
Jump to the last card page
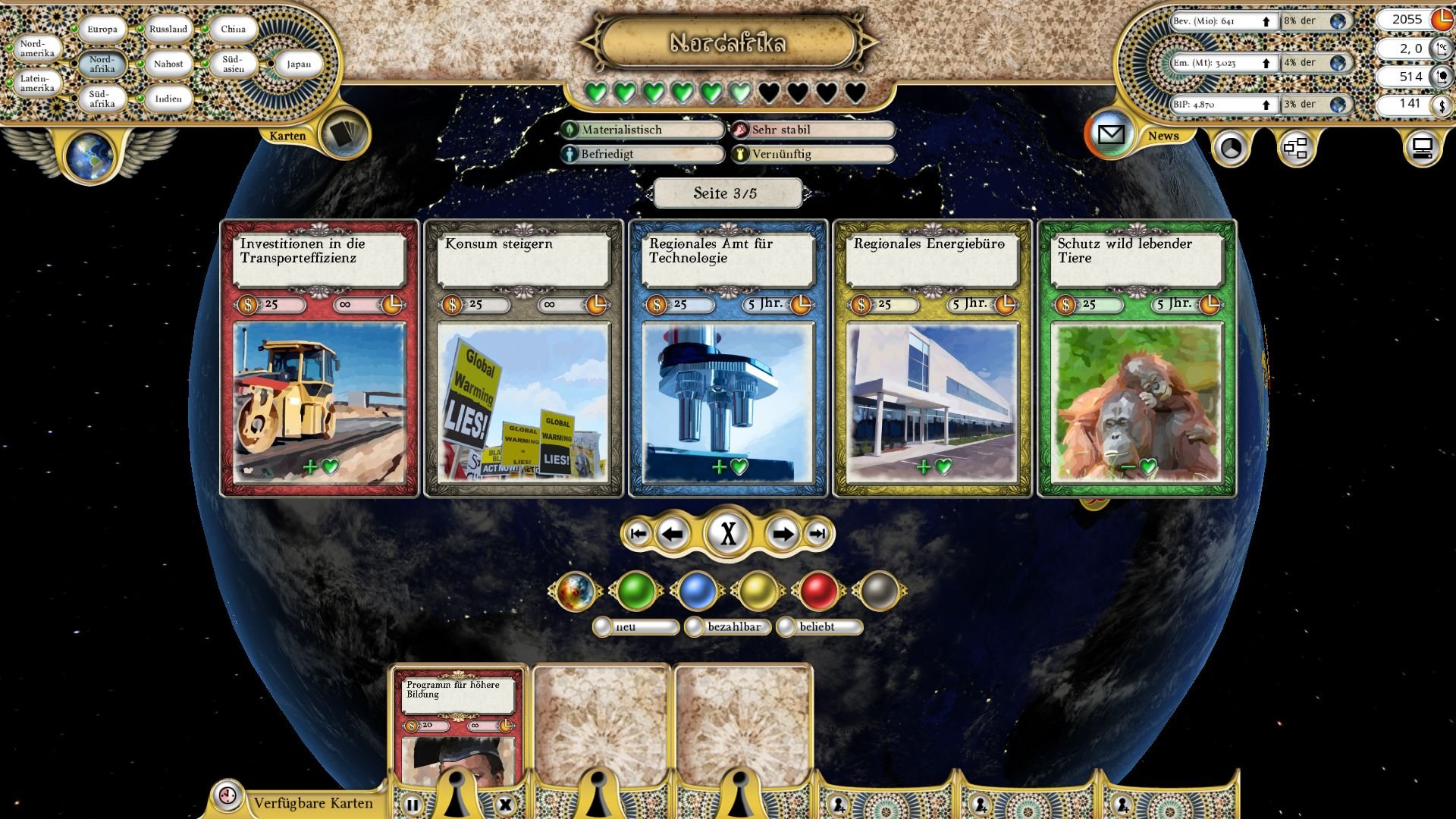817,535
